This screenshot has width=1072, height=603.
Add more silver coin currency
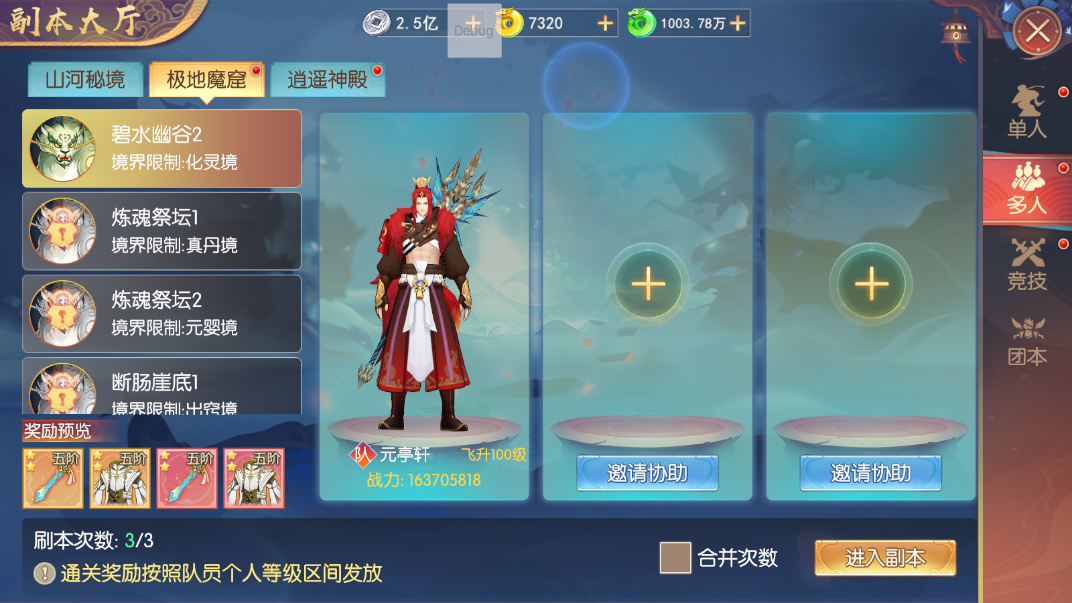473,23
